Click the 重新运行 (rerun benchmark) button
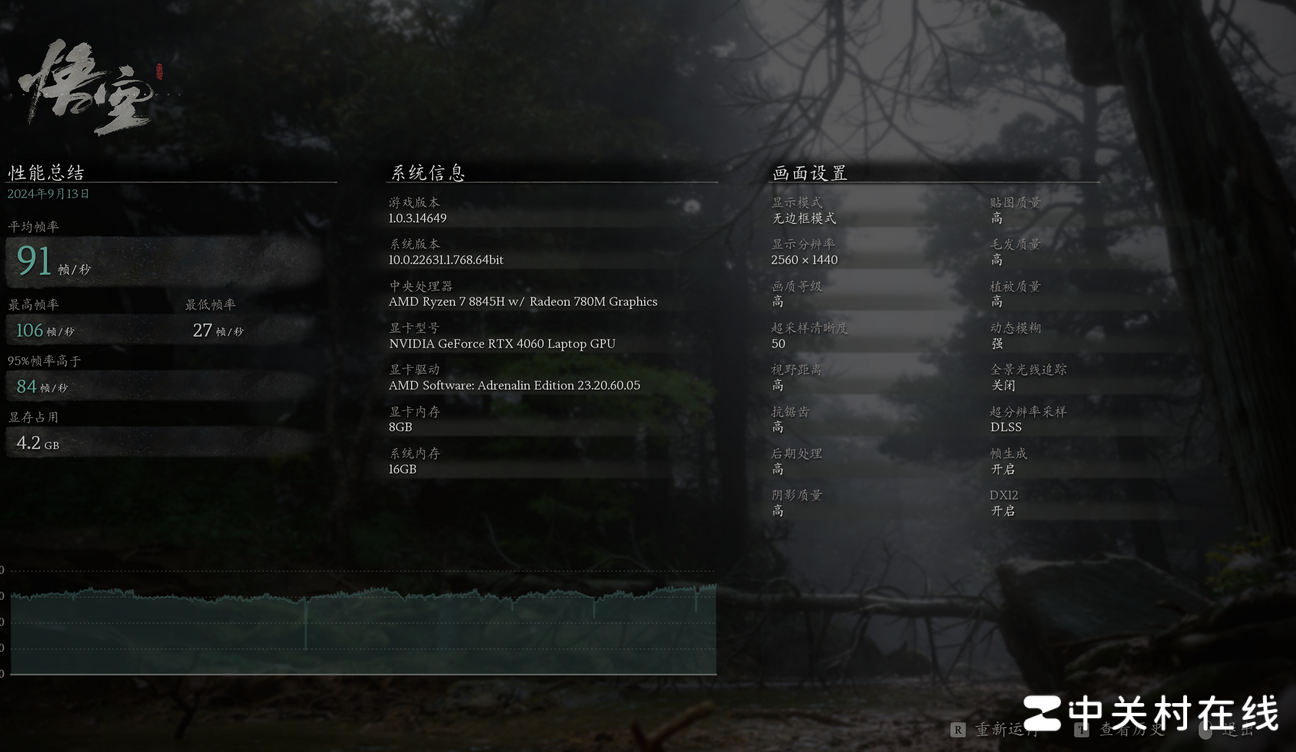The height and width of the screenshot is (752, 1296). (x=1000, y=730)
